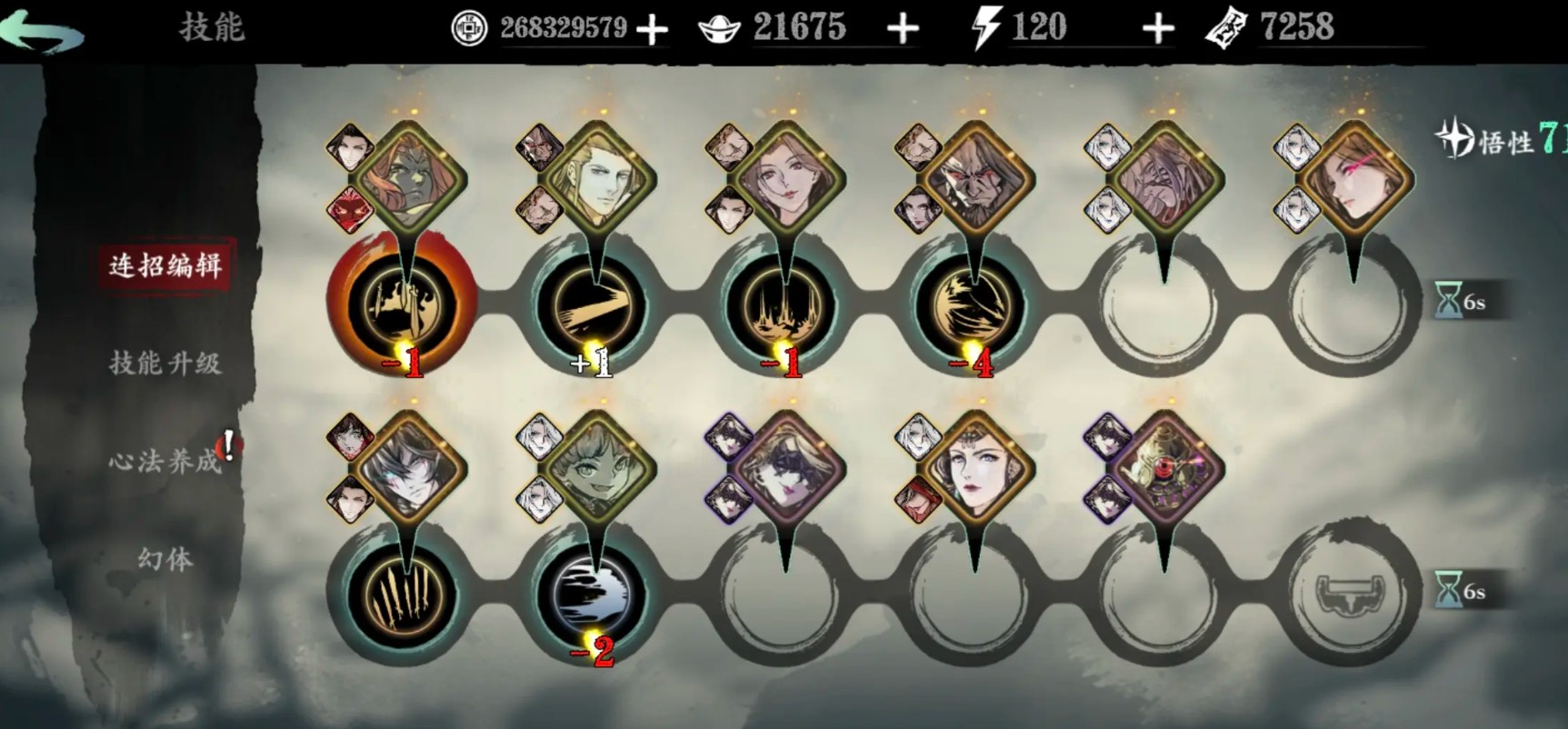
Task: Add more lightning stamina with plus button
Action: pyautogui.click(x=1157, y=29)
